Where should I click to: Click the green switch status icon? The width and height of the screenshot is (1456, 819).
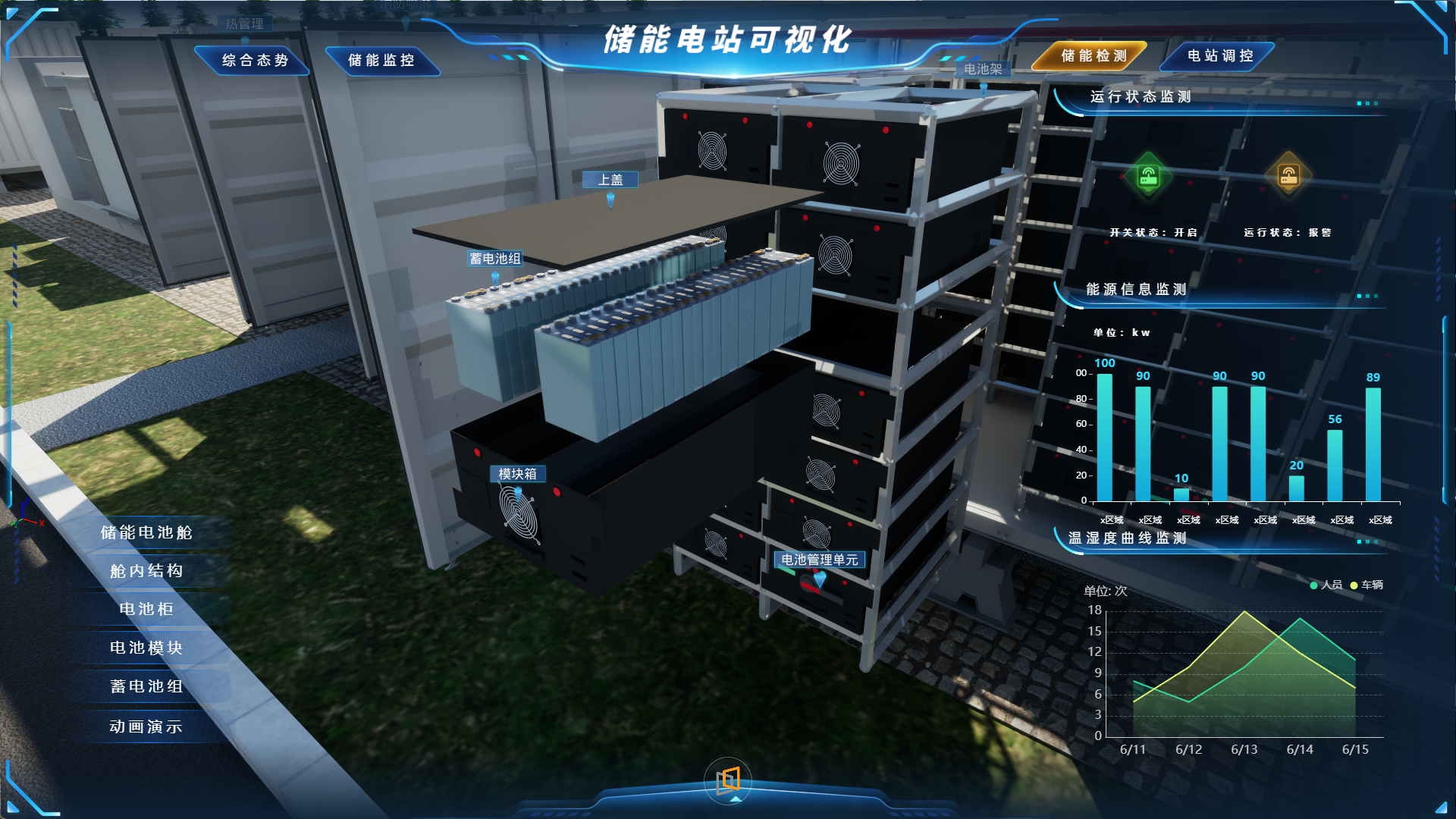(x=1148, y=176)
